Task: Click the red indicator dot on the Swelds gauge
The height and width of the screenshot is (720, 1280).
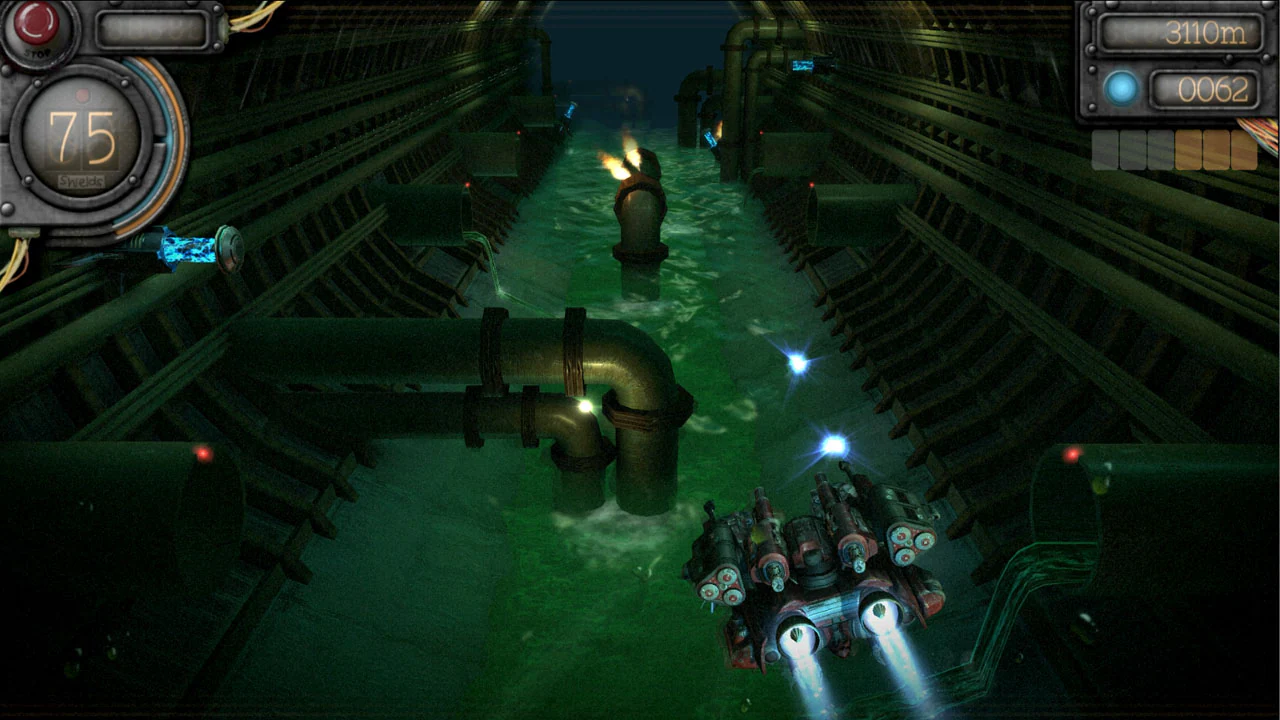Action: 82,94
